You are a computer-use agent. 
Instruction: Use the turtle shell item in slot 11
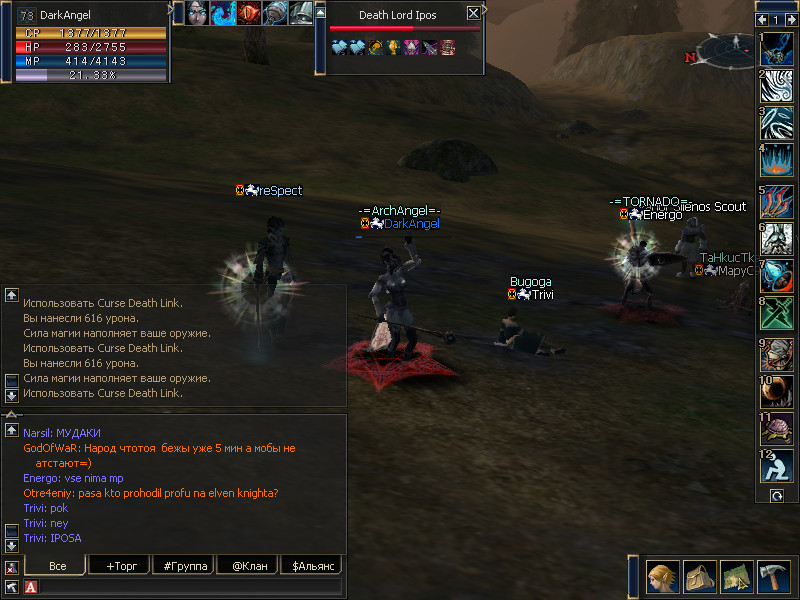coord(777,429)
